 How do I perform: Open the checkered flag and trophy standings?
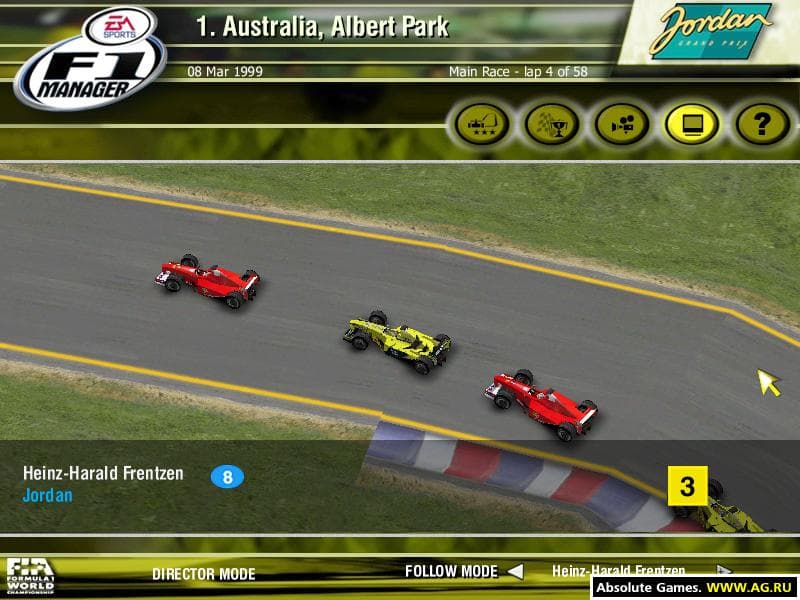pos(552,125)
